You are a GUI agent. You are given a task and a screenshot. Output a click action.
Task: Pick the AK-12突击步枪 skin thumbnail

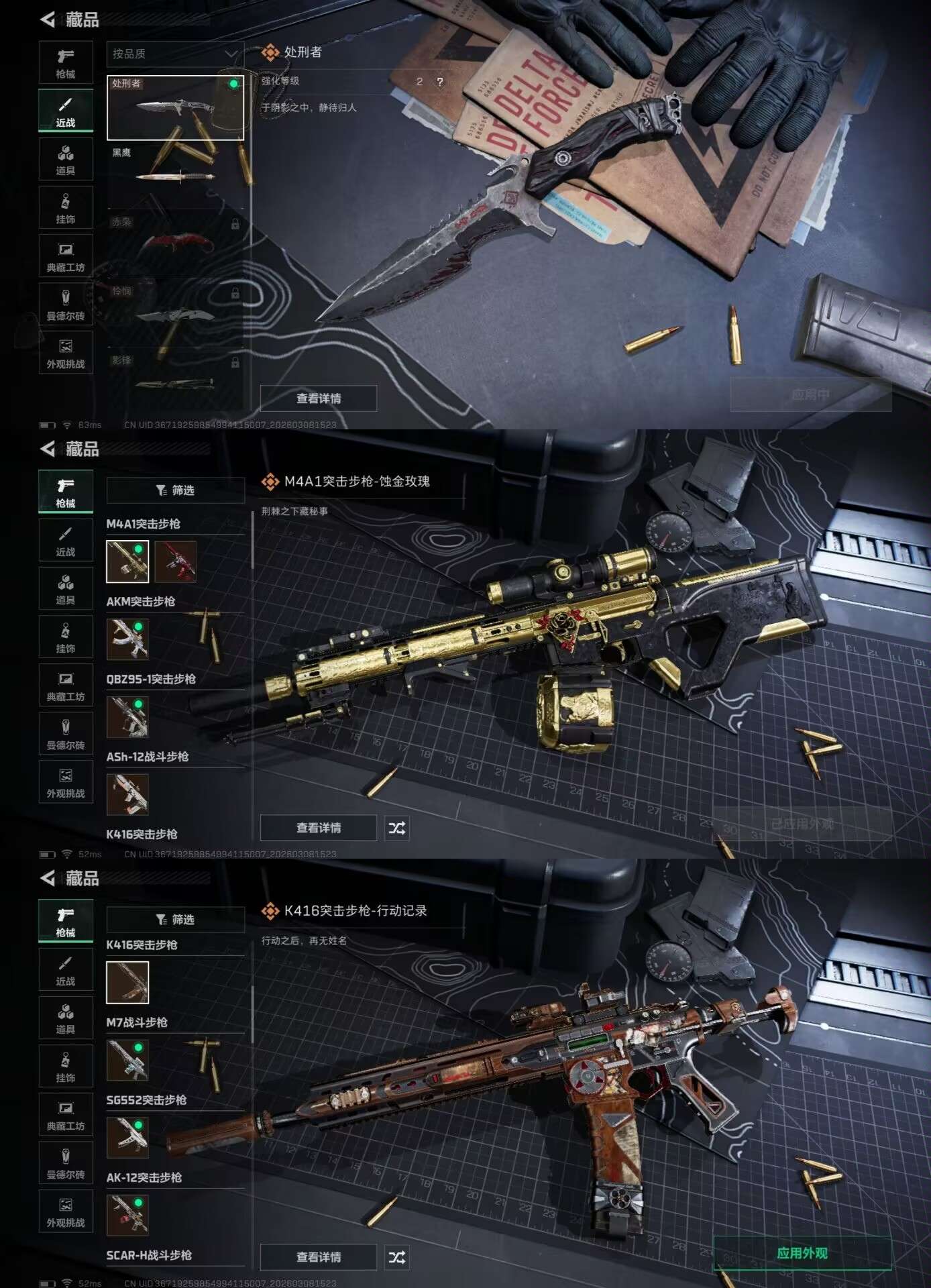[127, 1215]
